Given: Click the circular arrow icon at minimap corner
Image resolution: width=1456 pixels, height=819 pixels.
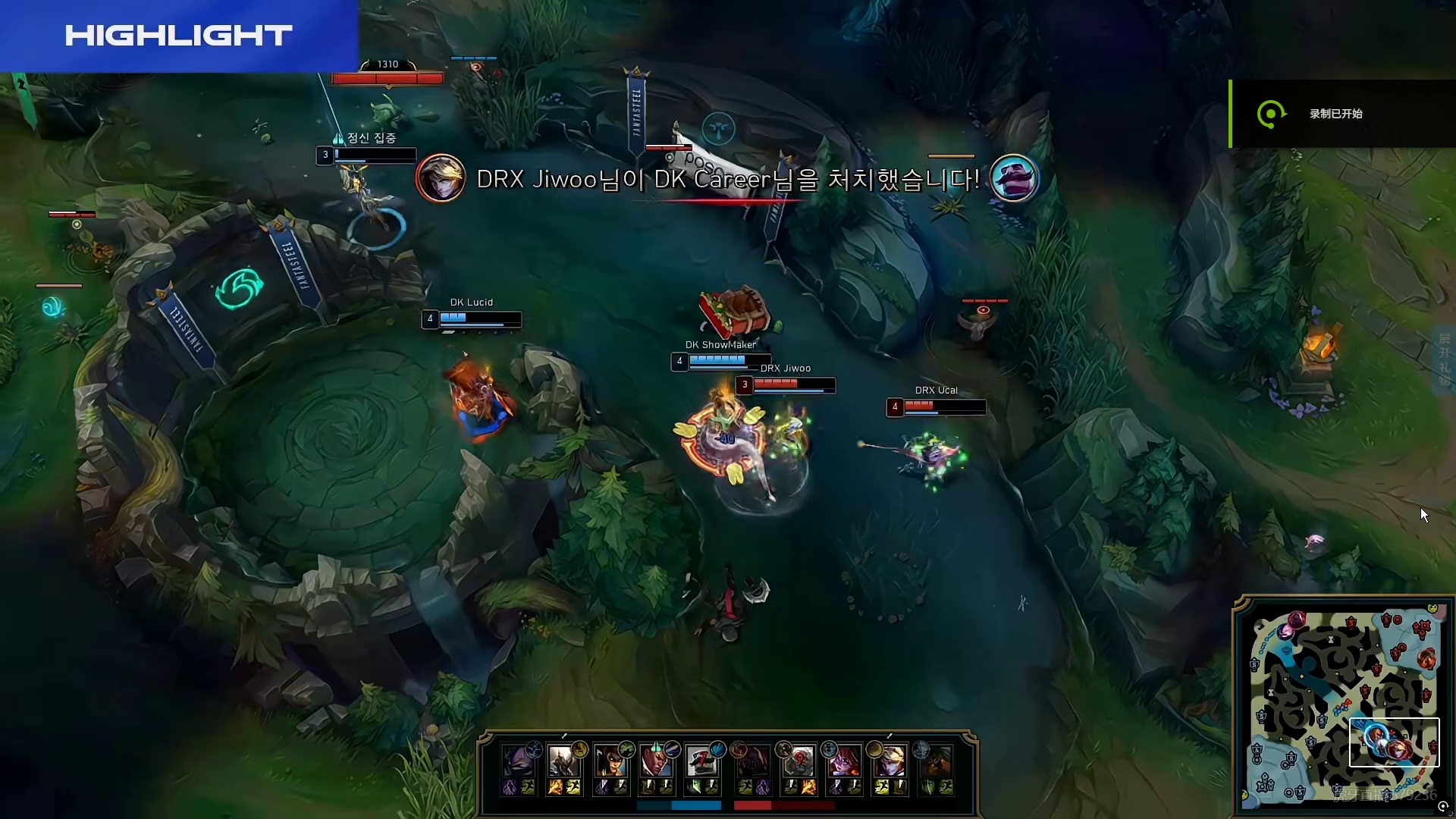Looking at the screenshot, I should (1442, 807).
